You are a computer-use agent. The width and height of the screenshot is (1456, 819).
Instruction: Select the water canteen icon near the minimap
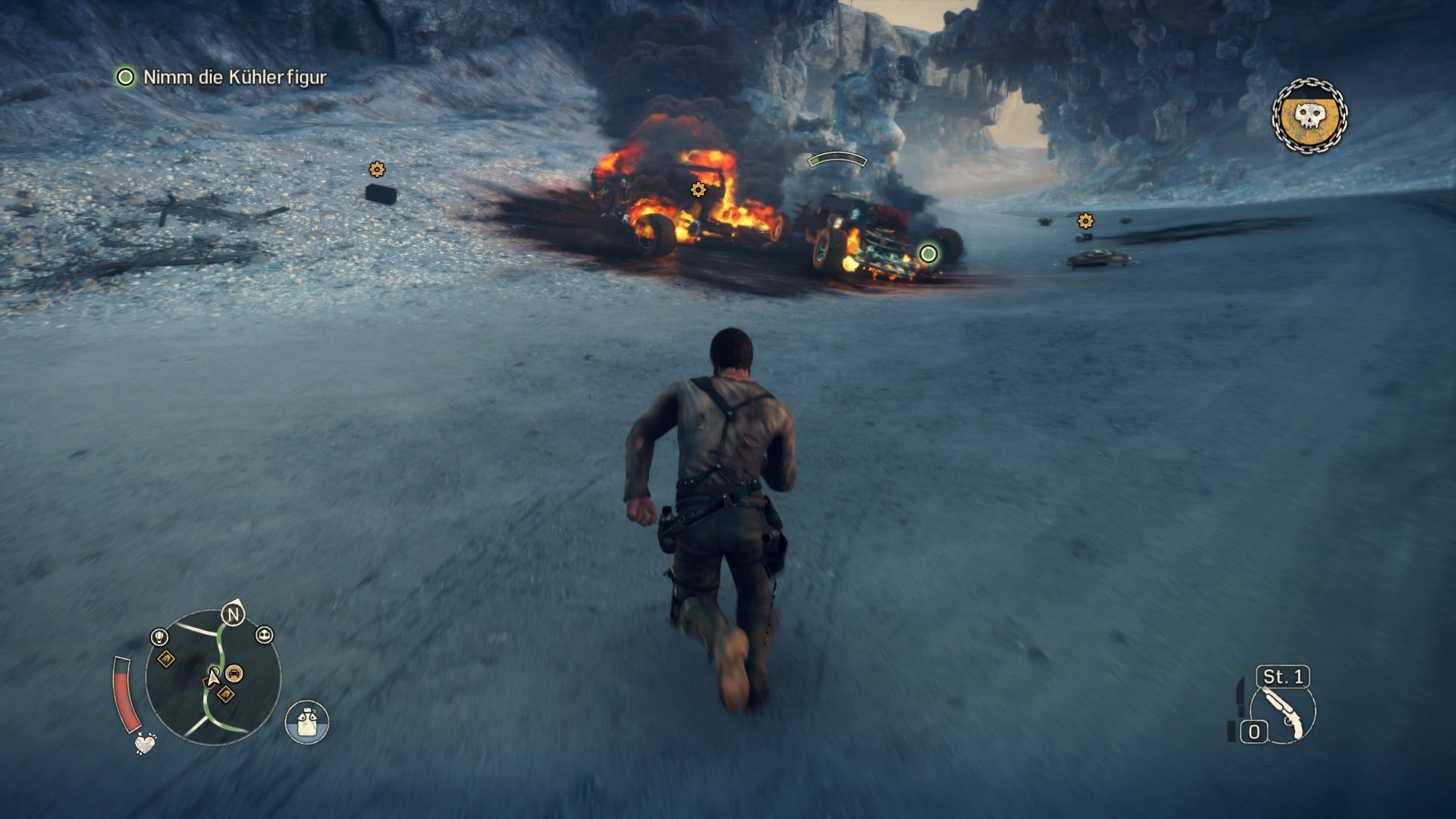tap(306, 720)
